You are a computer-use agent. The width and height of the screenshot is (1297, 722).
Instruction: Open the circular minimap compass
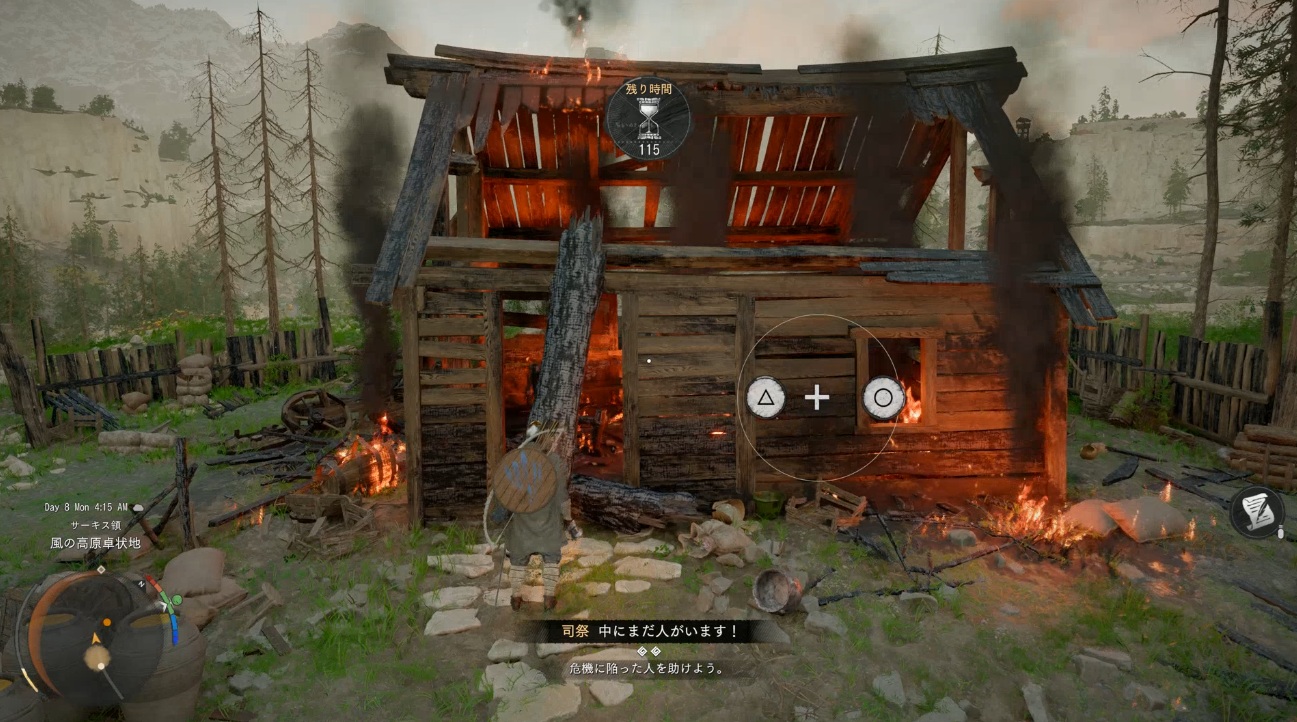97,637
